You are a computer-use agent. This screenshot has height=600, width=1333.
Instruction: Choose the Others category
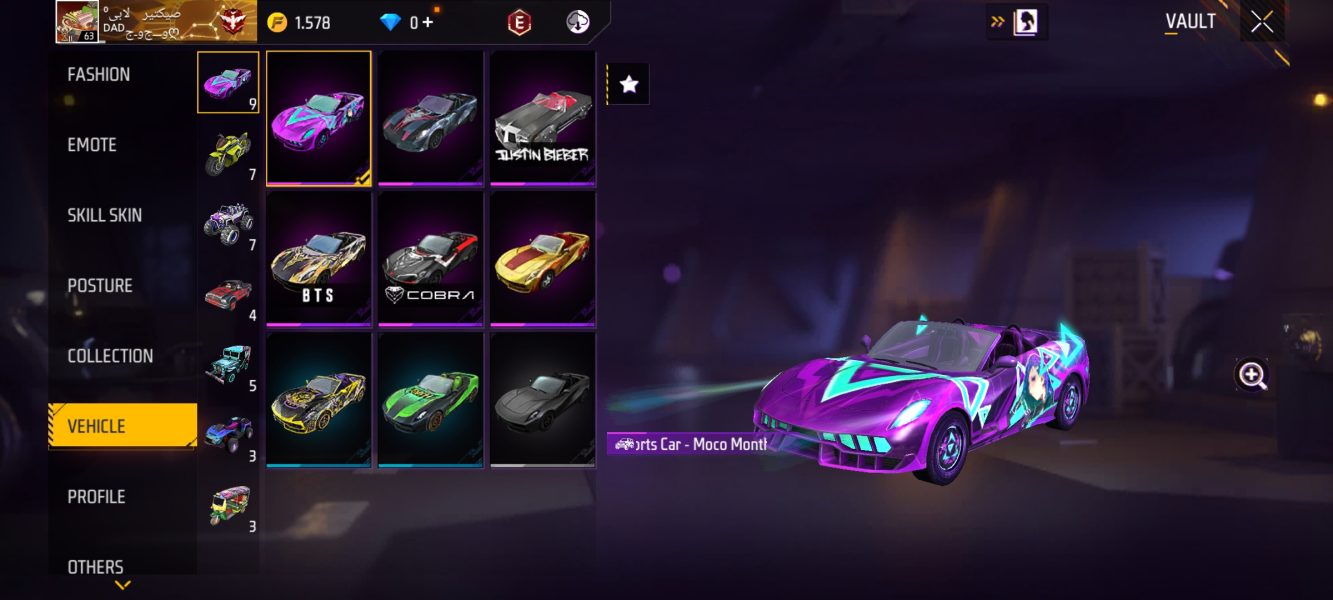pos(96,567)
